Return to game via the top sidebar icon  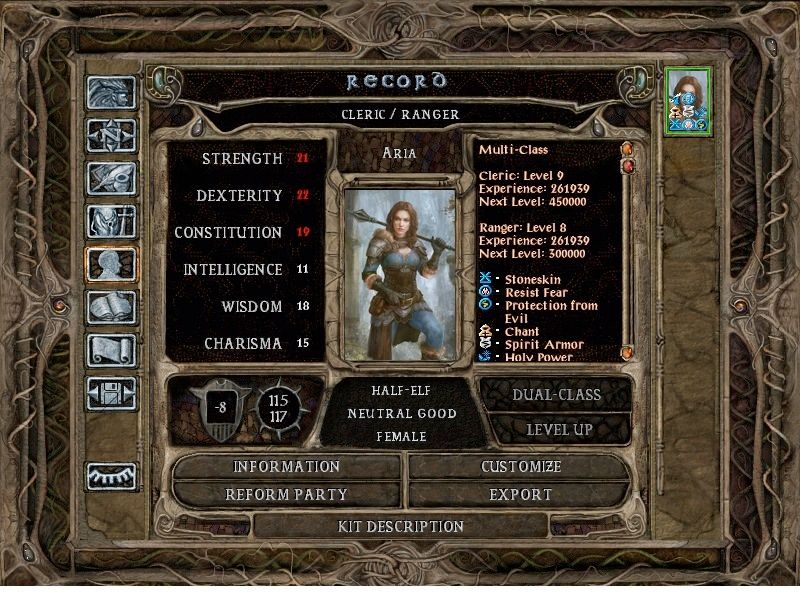(x=110, y=92)
